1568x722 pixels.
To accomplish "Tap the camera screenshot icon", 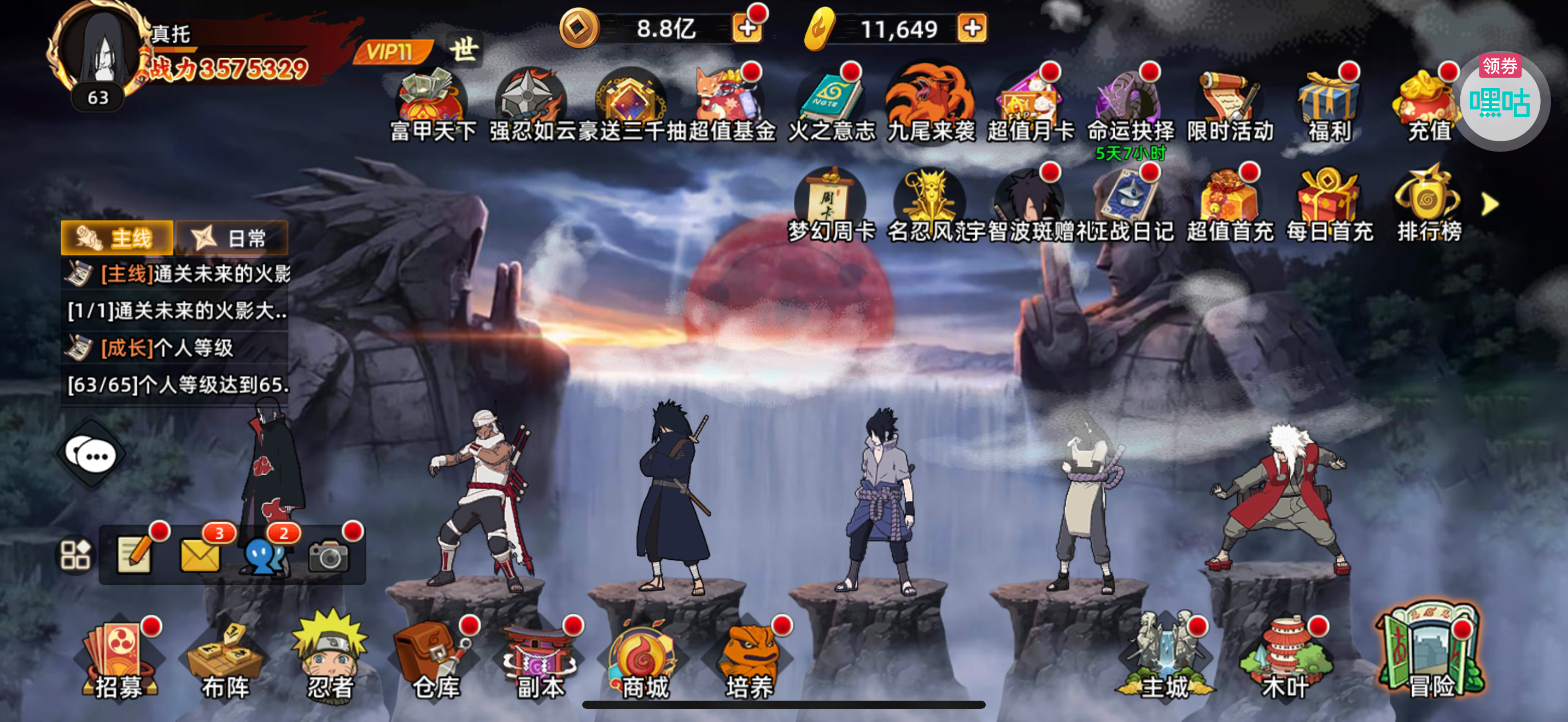I will coord(329,555).
